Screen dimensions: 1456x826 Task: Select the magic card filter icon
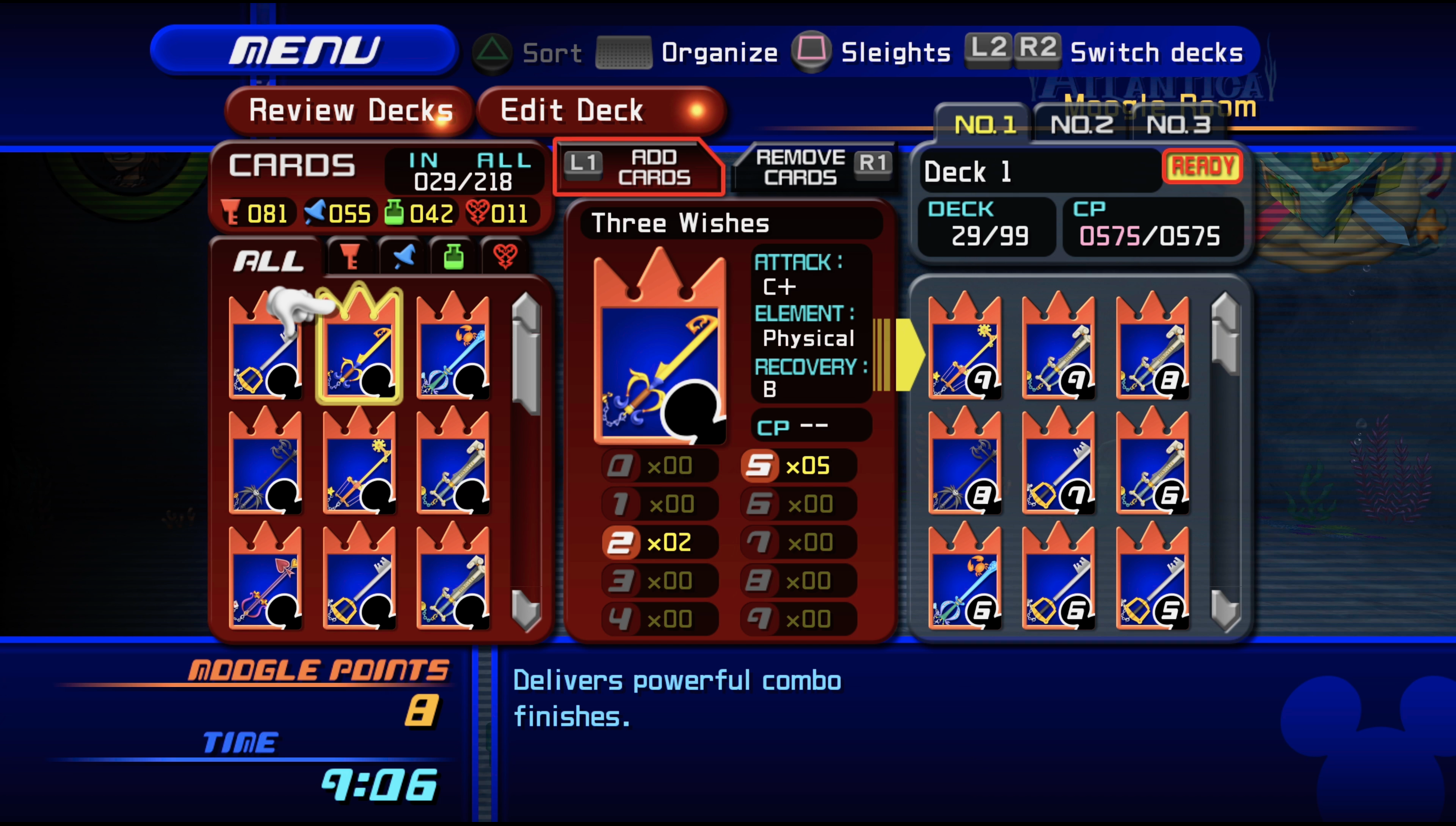click(x=404, y=256)
